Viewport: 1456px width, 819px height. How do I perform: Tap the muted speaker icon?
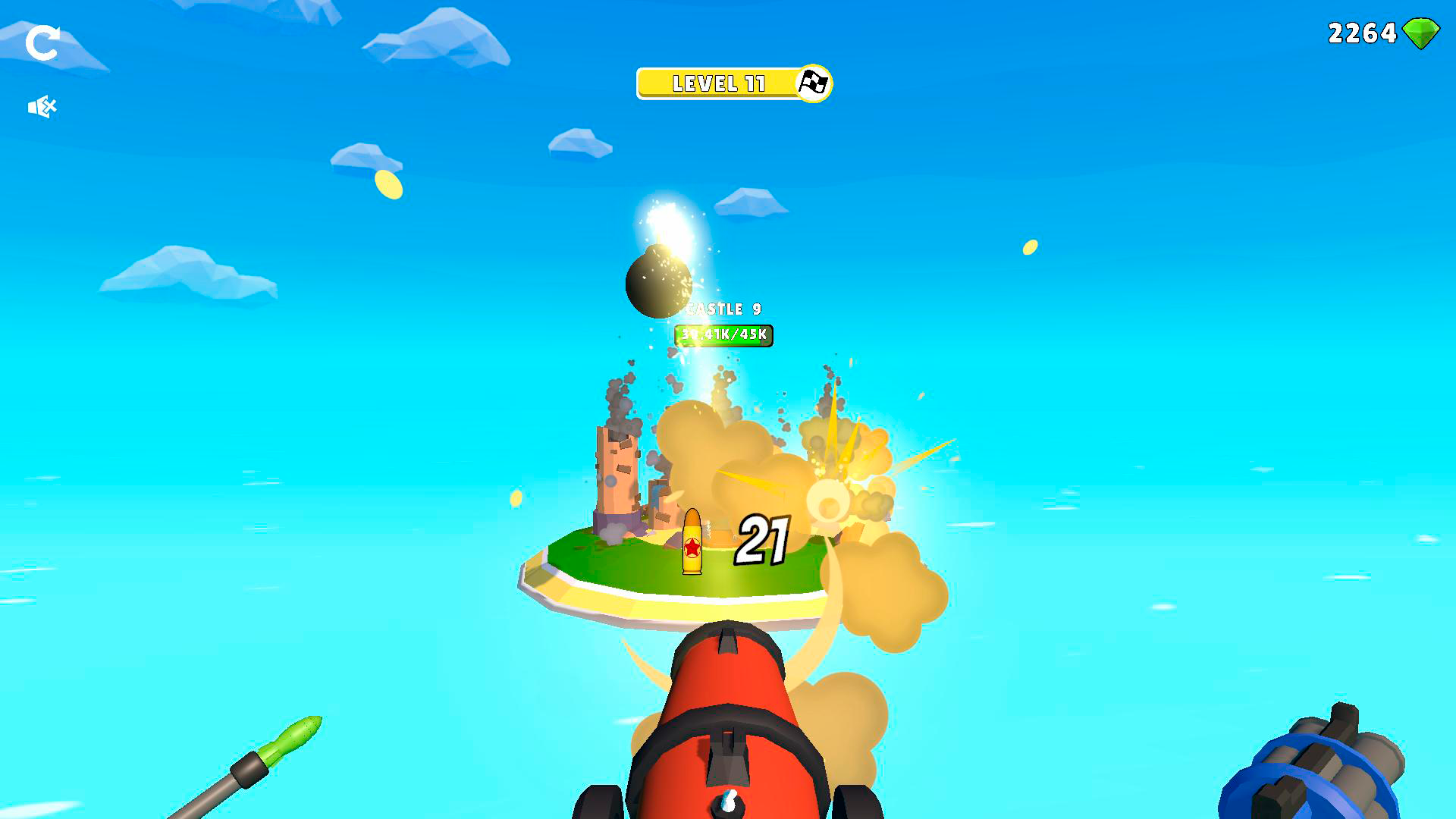(x=43, y=106)
